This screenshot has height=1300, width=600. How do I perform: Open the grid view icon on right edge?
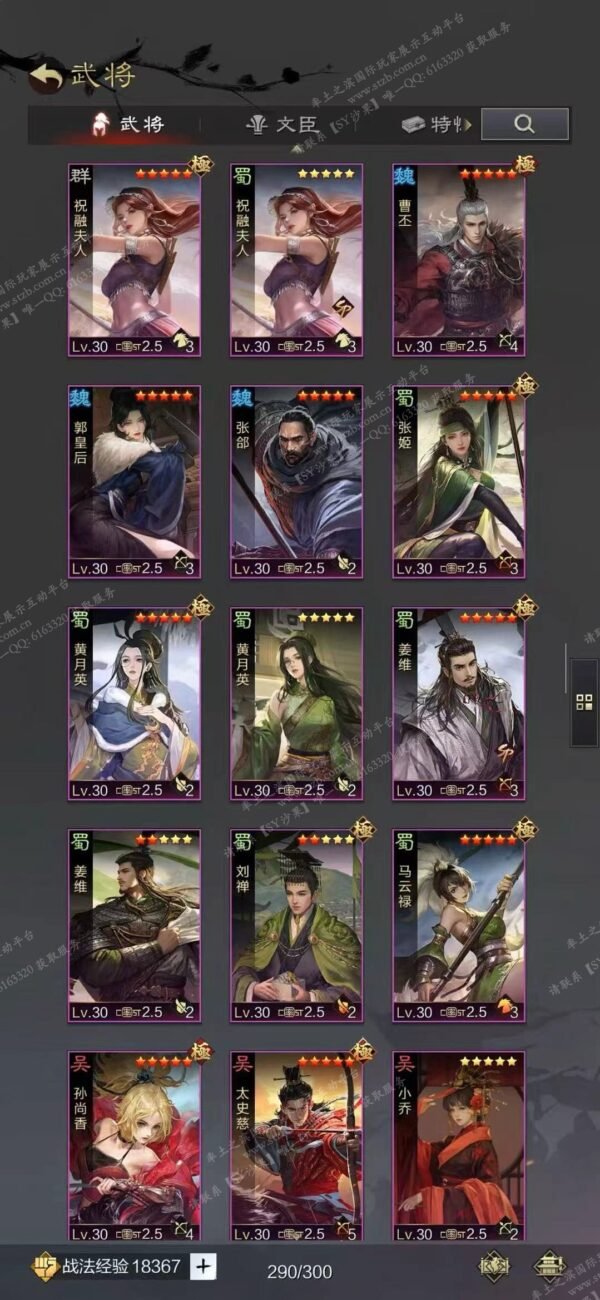click(584, 700)
